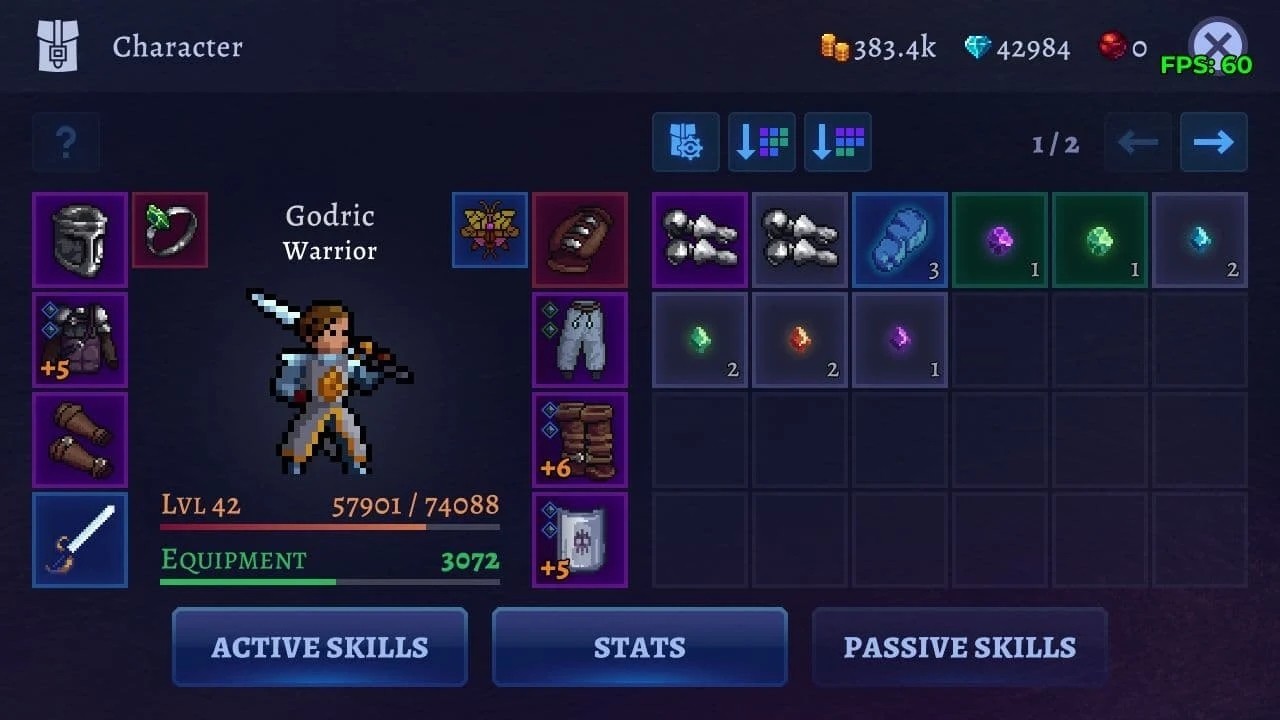Open the inventory settings gear button

(x=686, y=142)
